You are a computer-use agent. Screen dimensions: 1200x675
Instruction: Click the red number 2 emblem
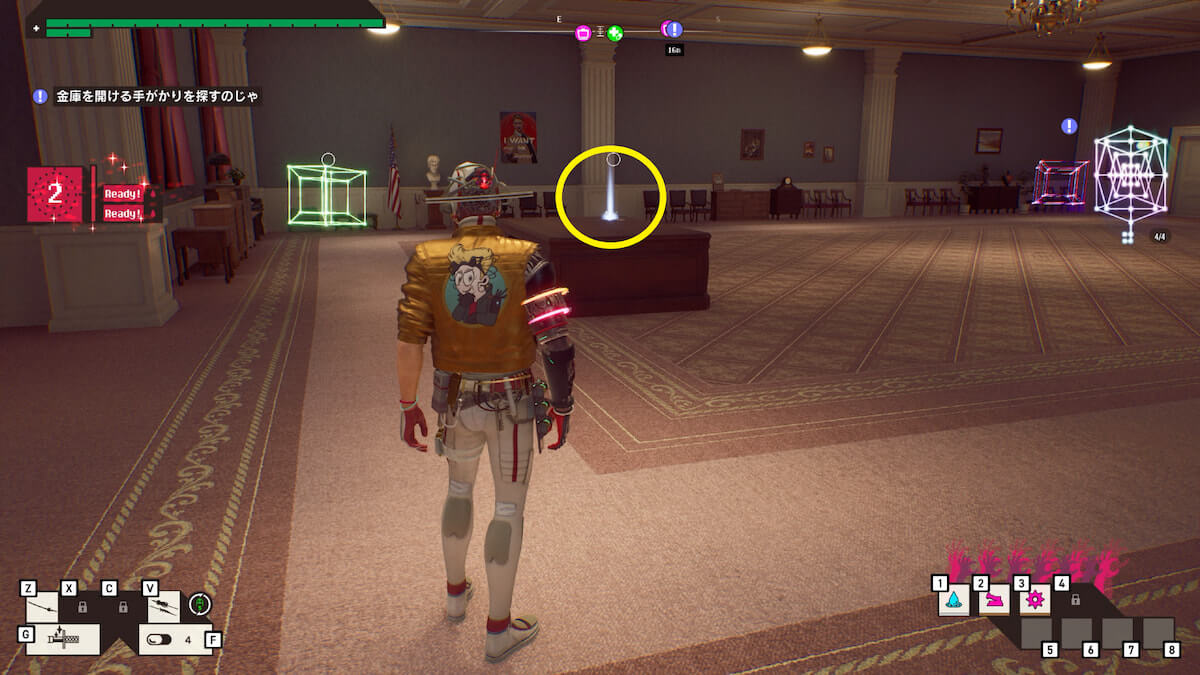[x=55, y=194]
